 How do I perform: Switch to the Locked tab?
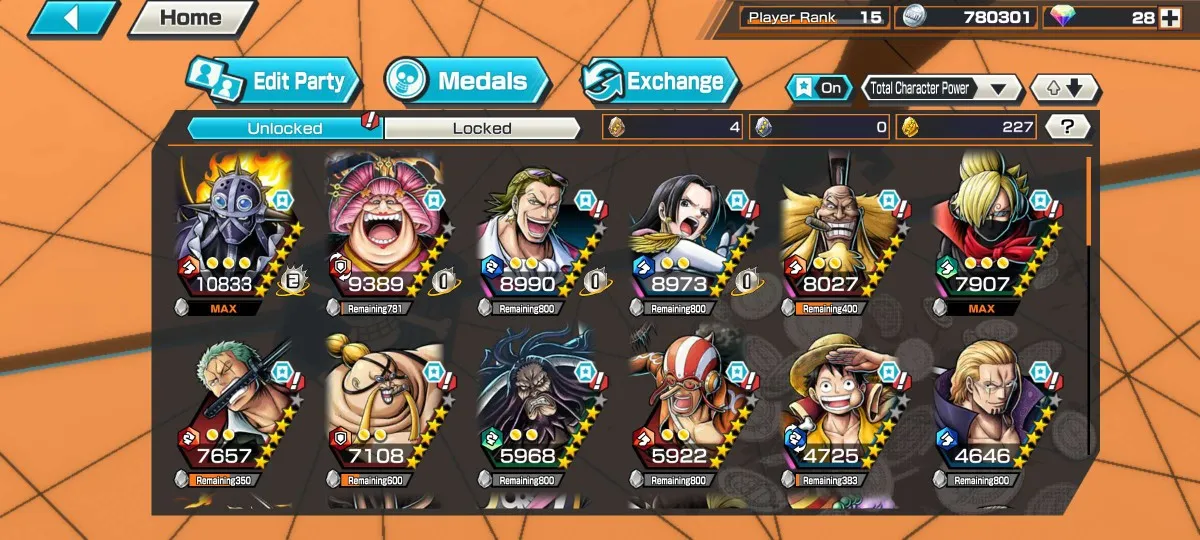[x=482, y=128]
